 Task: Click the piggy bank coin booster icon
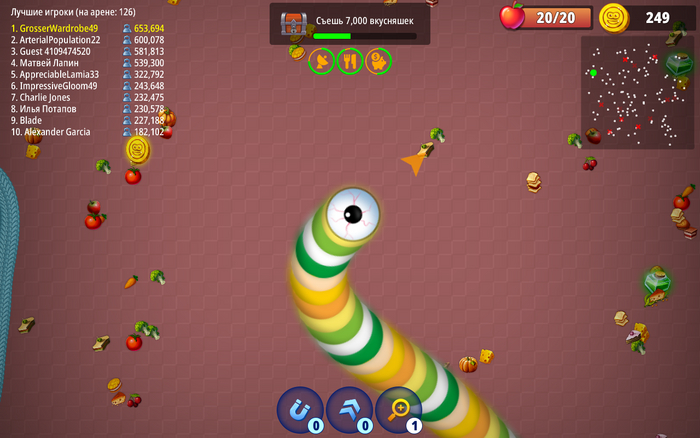tap(378, 61)
